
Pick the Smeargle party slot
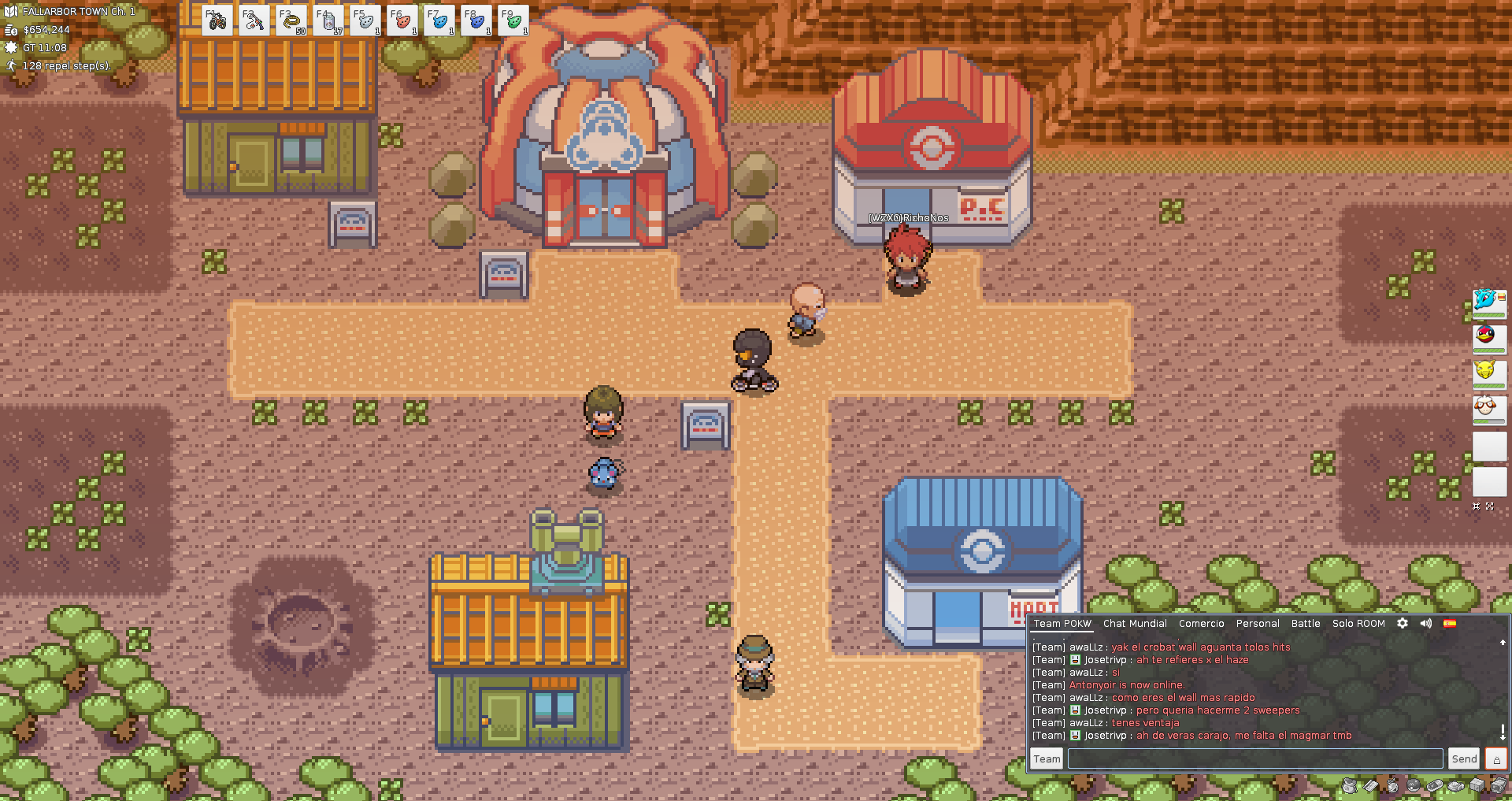pos(1488,408)
